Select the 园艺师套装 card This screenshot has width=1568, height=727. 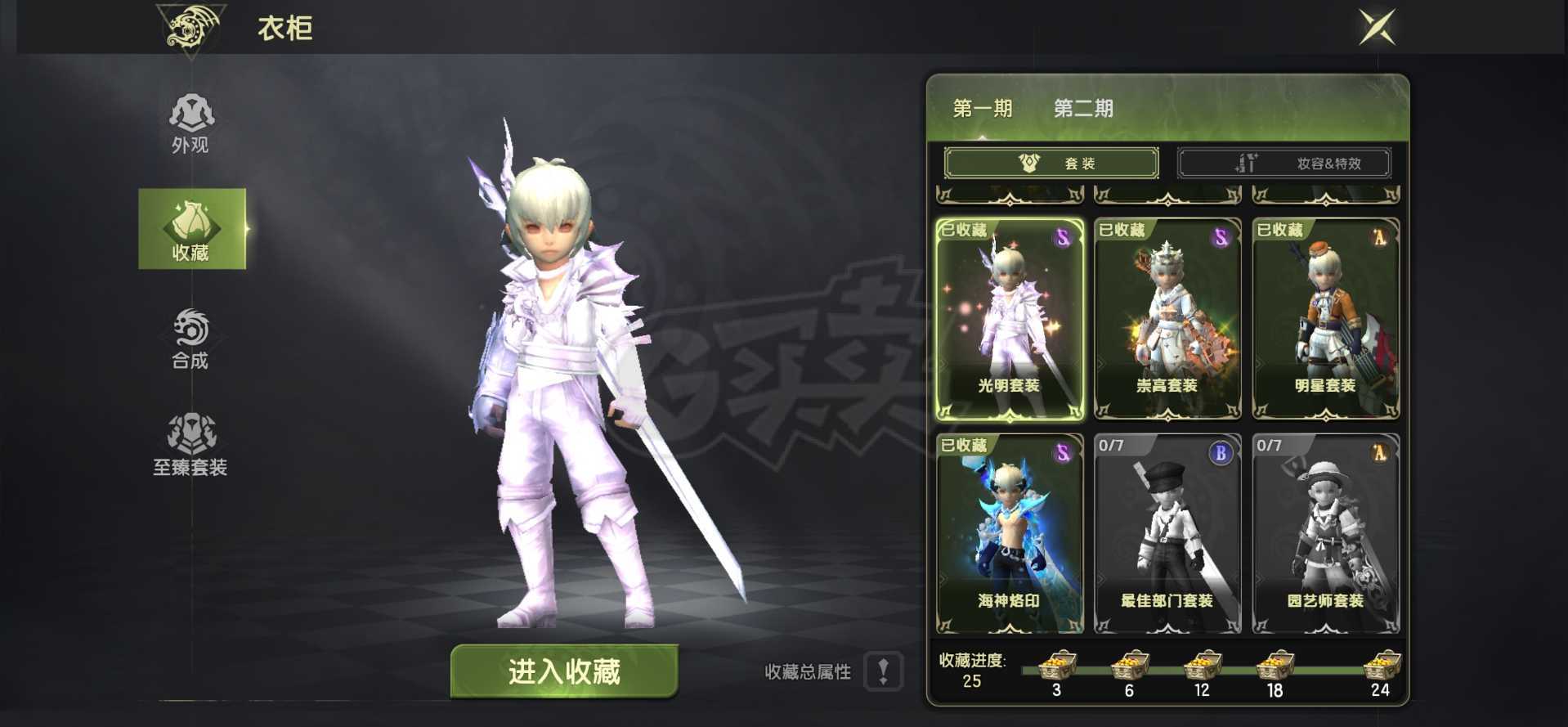pyautogui.click(x=1324, y=532)
